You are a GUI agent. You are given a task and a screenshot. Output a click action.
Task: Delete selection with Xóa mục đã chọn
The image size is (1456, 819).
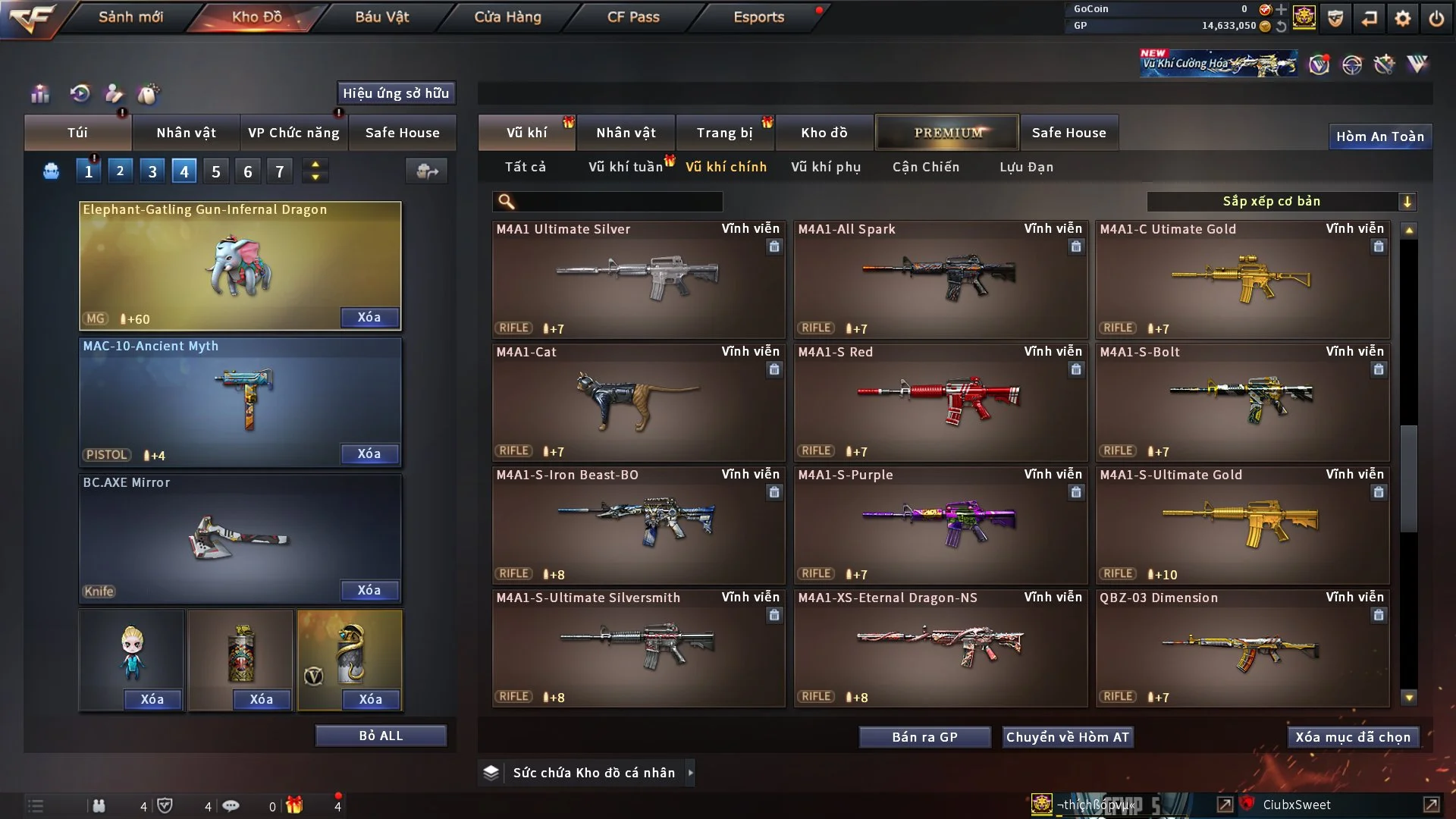click(x=1353, y=737)
